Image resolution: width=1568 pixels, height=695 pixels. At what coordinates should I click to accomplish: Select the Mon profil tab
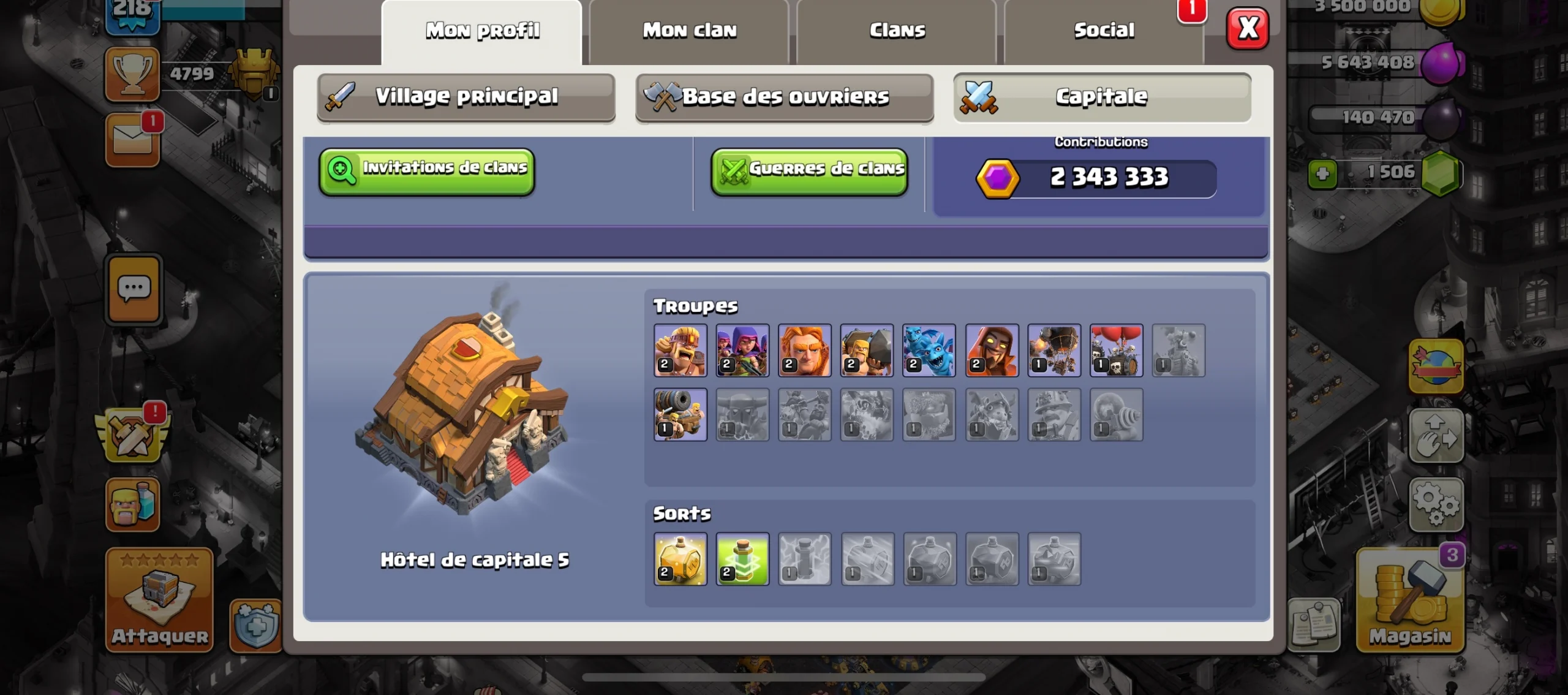482,31
